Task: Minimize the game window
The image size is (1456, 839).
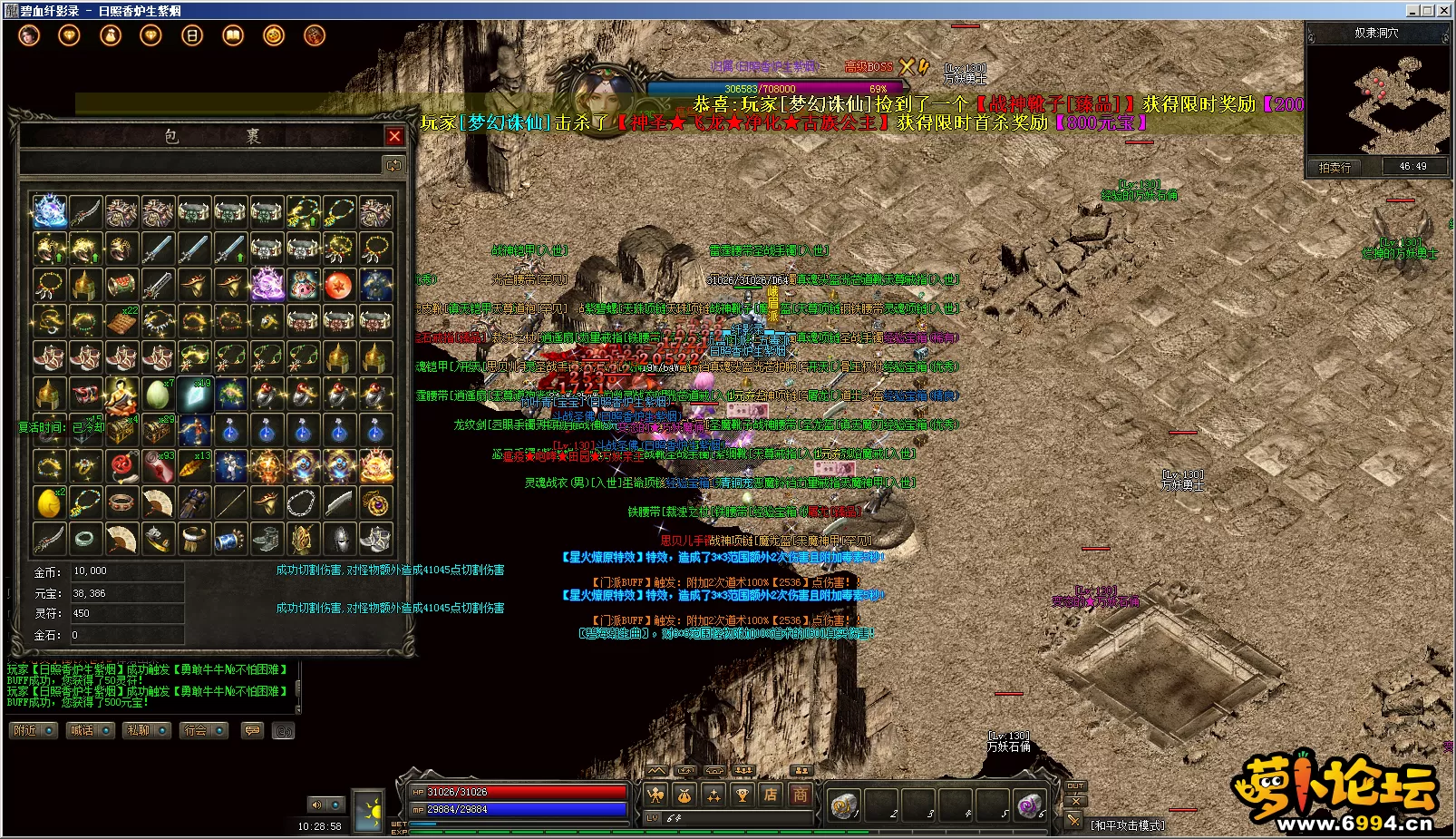Action: point(1412,10)
